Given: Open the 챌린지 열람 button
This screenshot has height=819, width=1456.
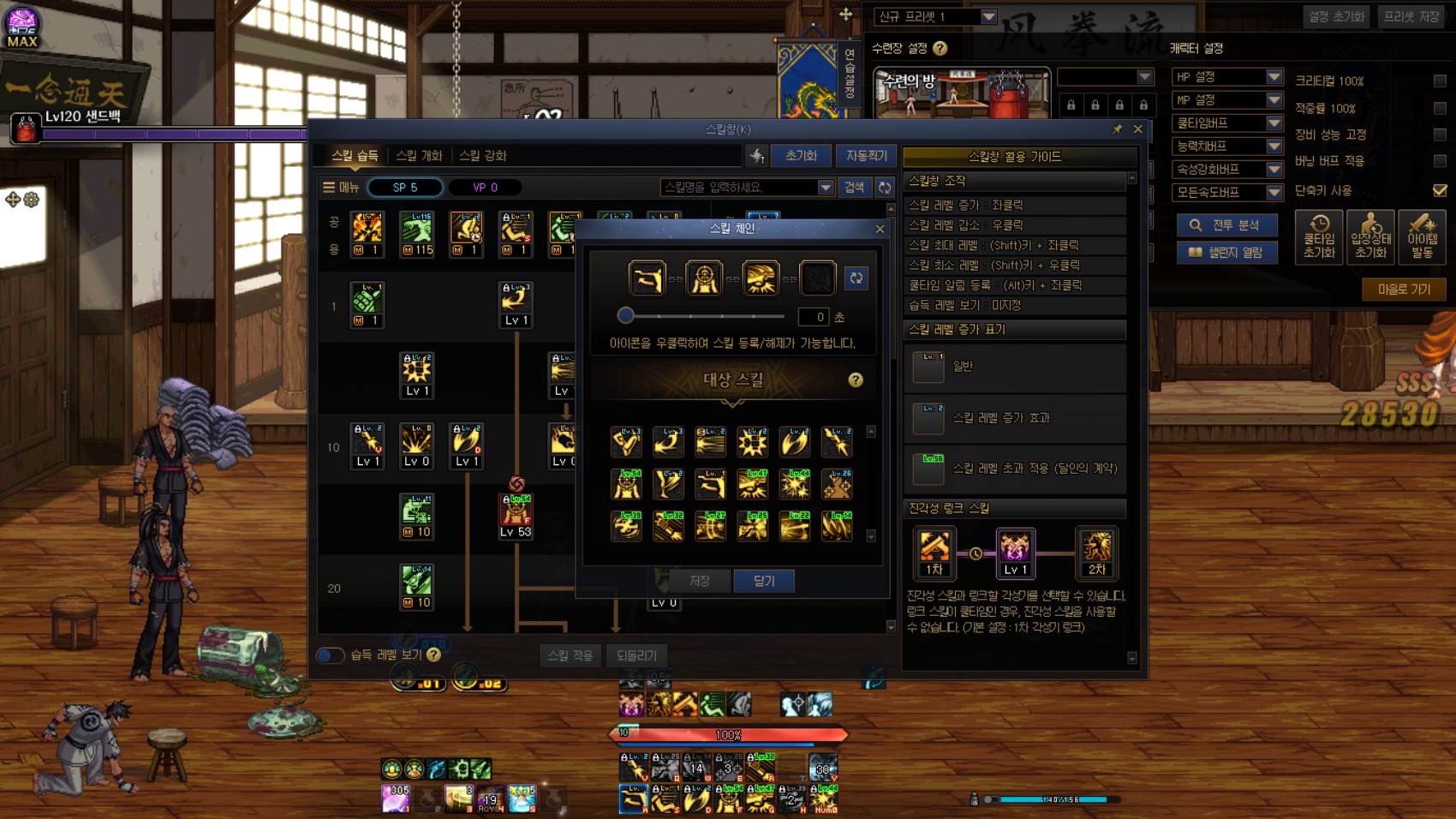Looking at the screenshot, I should point(1226,252).
